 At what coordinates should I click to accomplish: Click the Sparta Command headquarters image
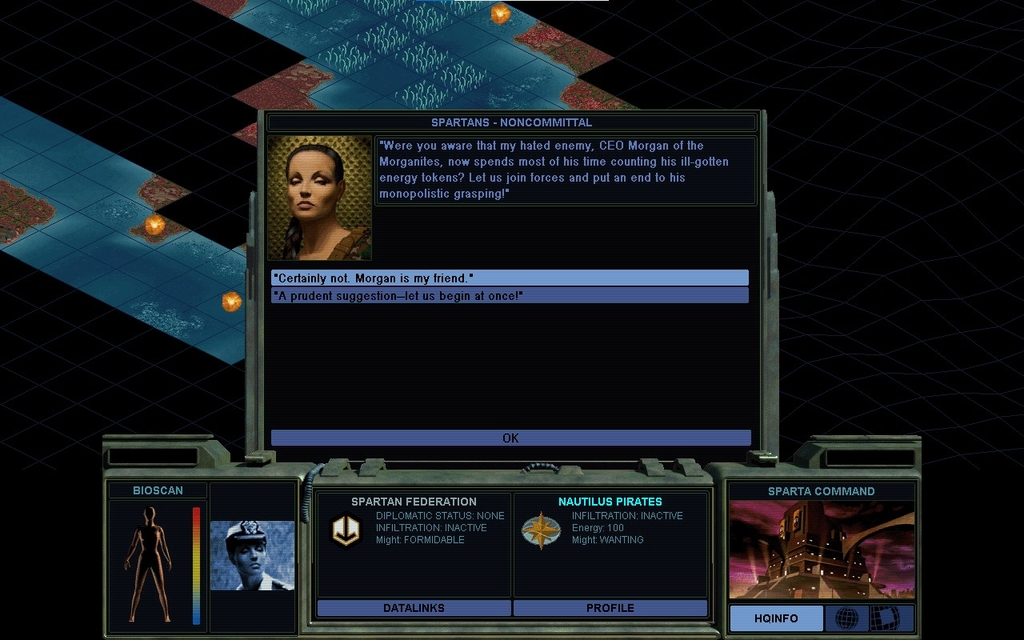[821, 549]
